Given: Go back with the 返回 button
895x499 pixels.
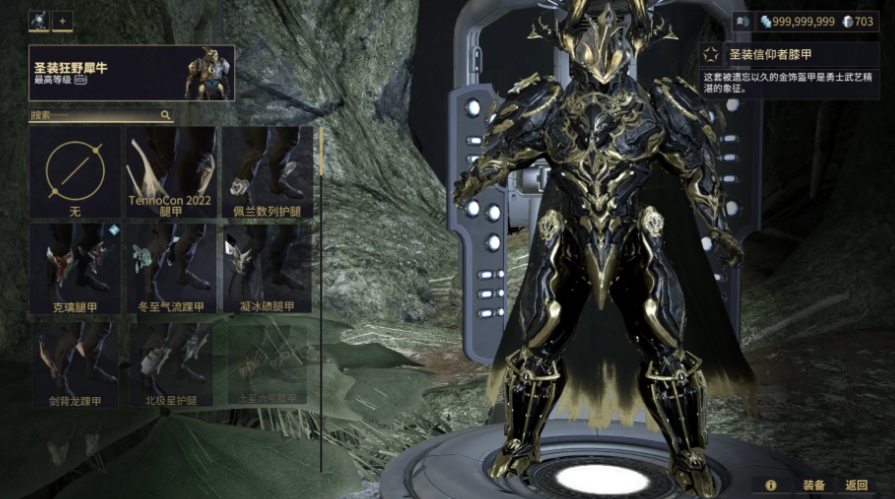Looking at the screenshot, I should tap(856, 485).
